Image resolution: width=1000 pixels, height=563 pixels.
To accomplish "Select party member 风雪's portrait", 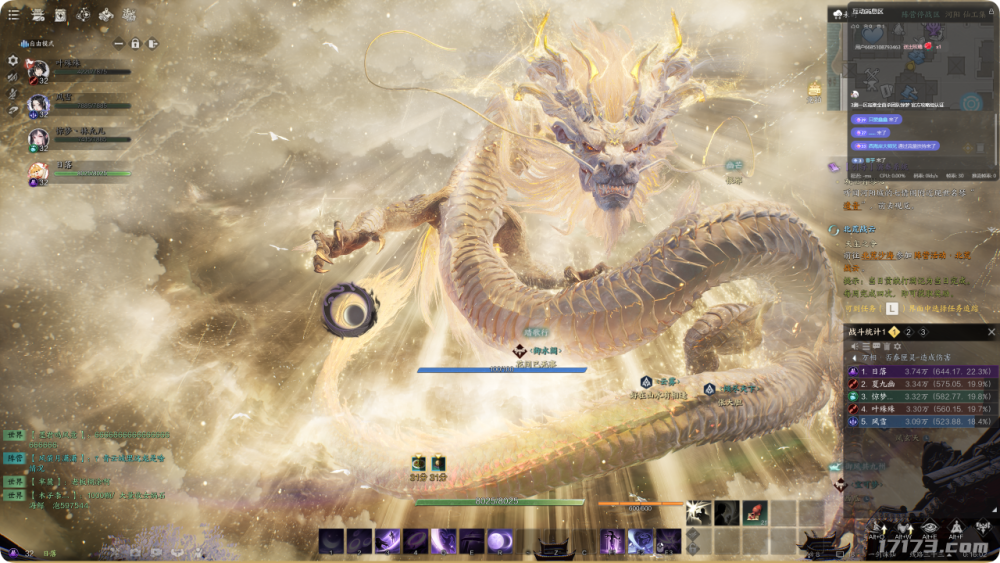I will pos(38,105).
